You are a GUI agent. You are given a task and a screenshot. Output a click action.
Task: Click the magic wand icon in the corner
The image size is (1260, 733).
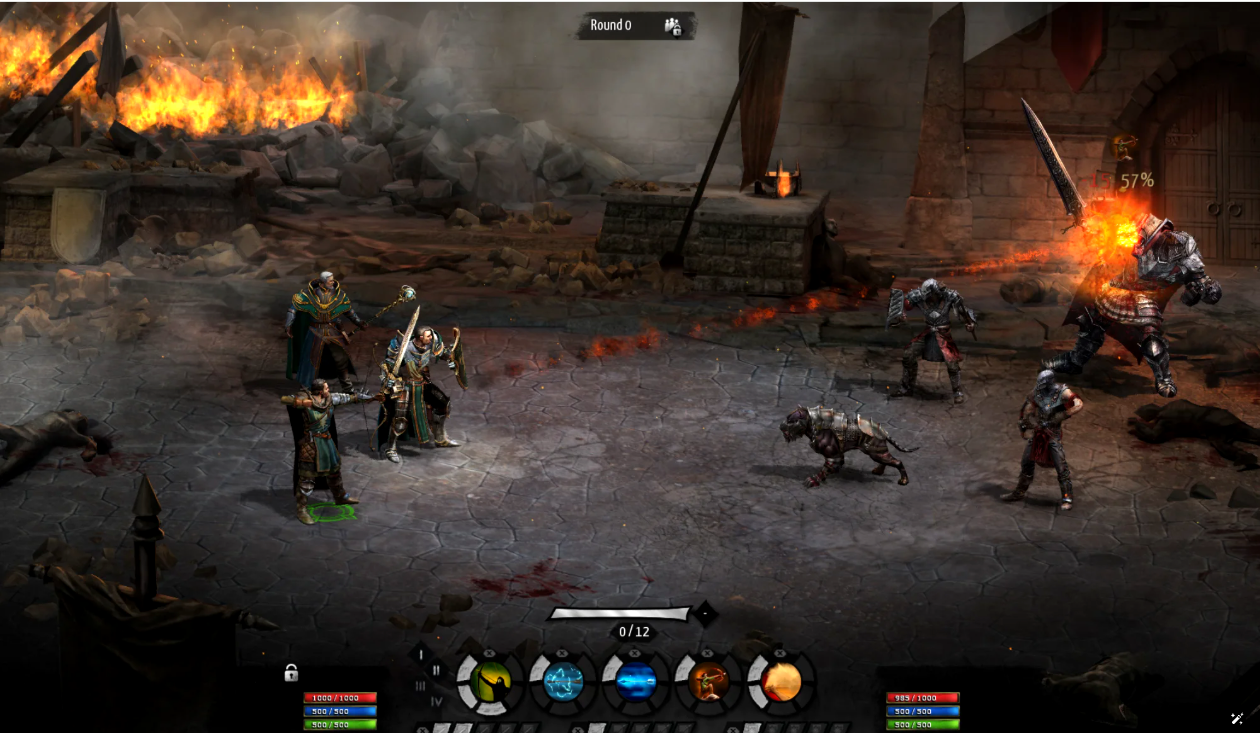click(x=1237, y=718)
